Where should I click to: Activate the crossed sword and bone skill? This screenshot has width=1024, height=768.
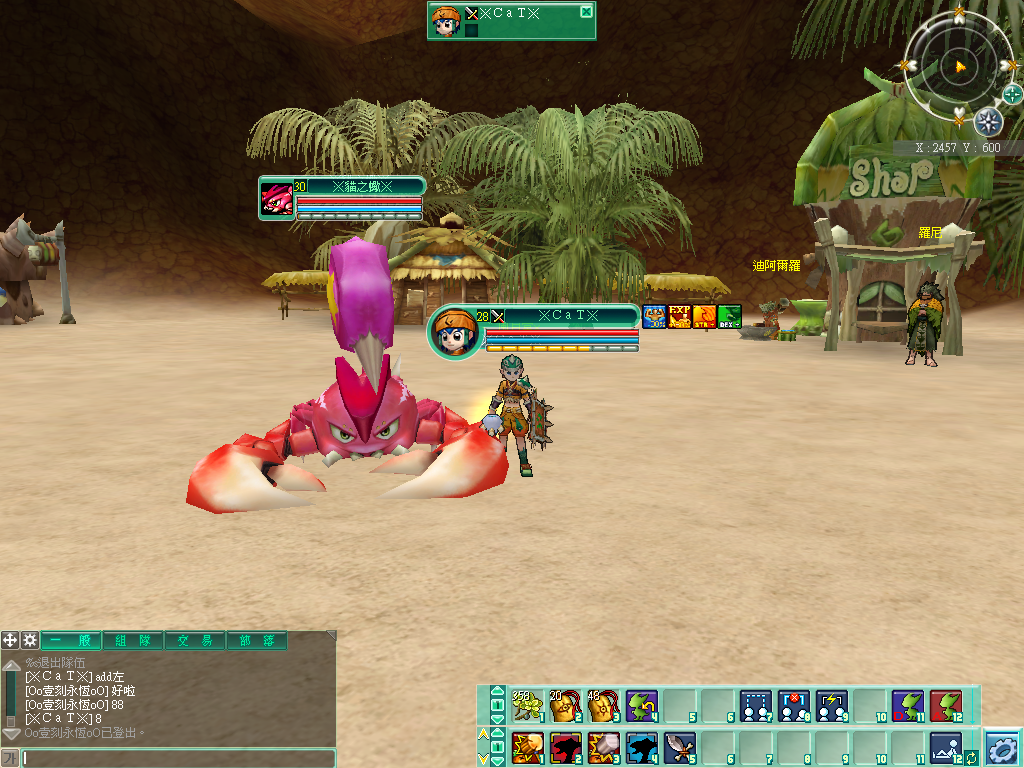pos(678,746)
